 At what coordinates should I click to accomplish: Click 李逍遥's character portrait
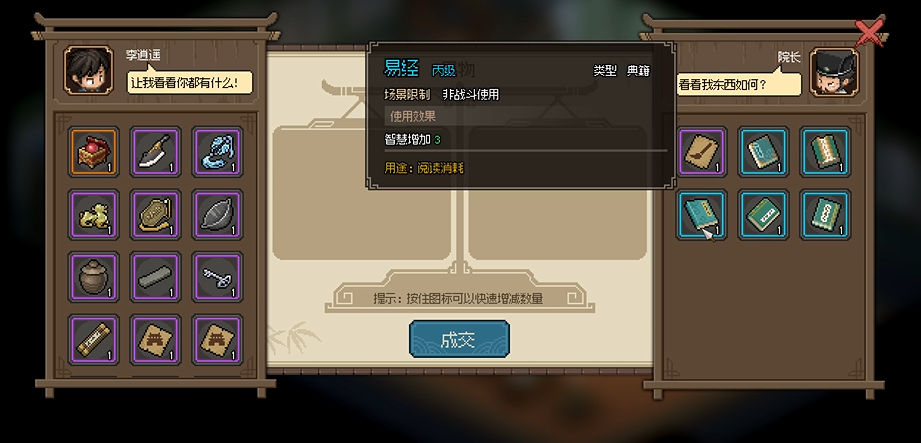[86, 69]
